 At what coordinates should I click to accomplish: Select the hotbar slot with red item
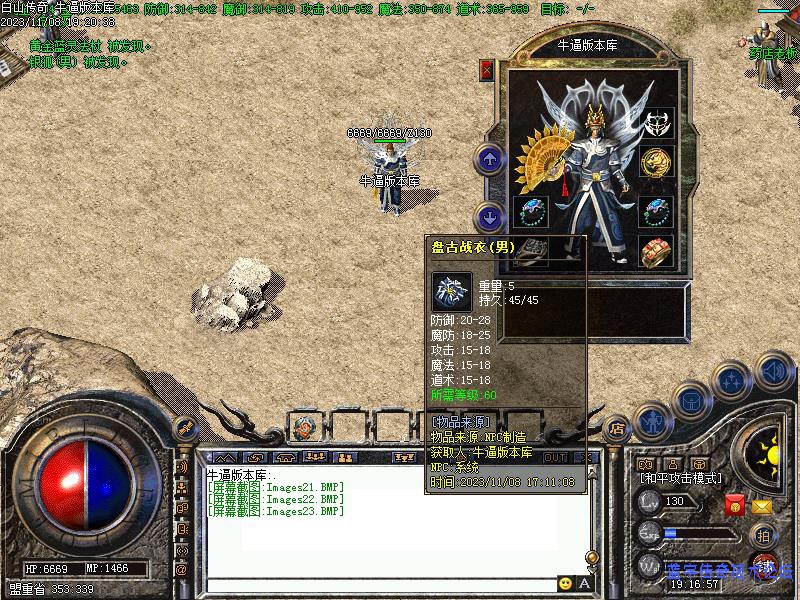tap(306, 427)
